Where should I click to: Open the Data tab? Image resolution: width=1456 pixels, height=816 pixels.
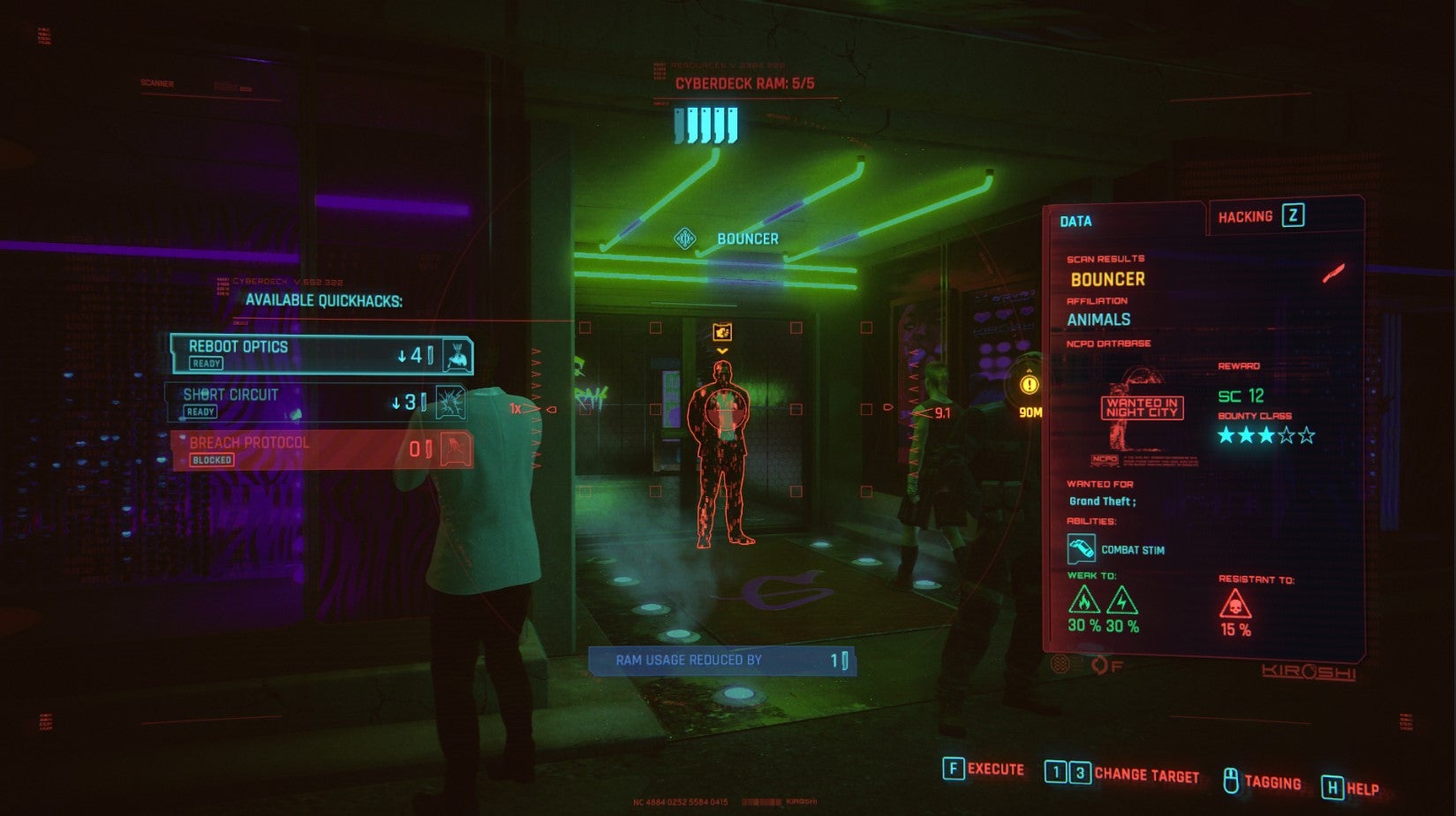(x=1075, y=222)
